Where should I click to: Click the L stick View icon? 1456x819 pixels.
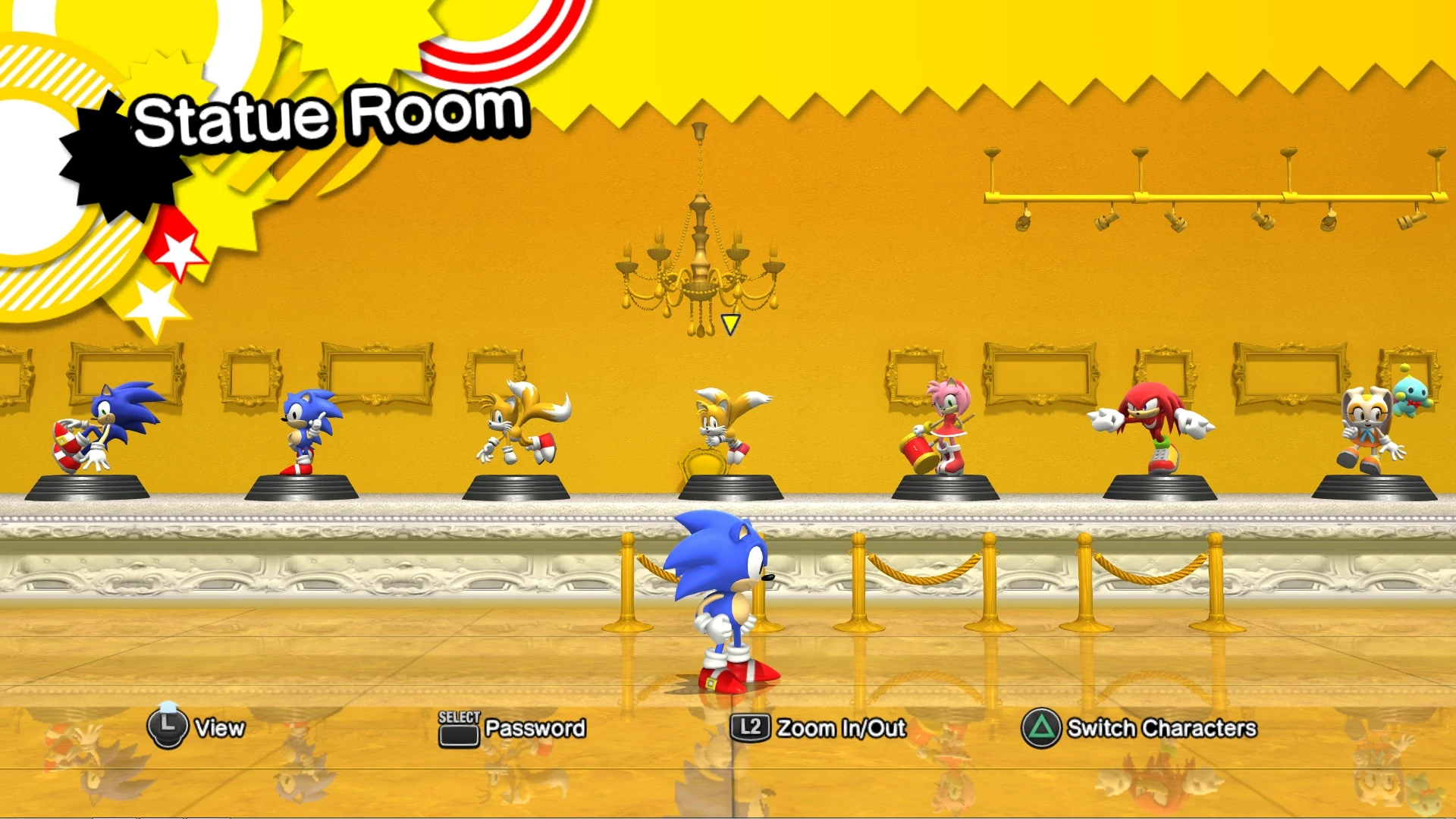point(168,728)
